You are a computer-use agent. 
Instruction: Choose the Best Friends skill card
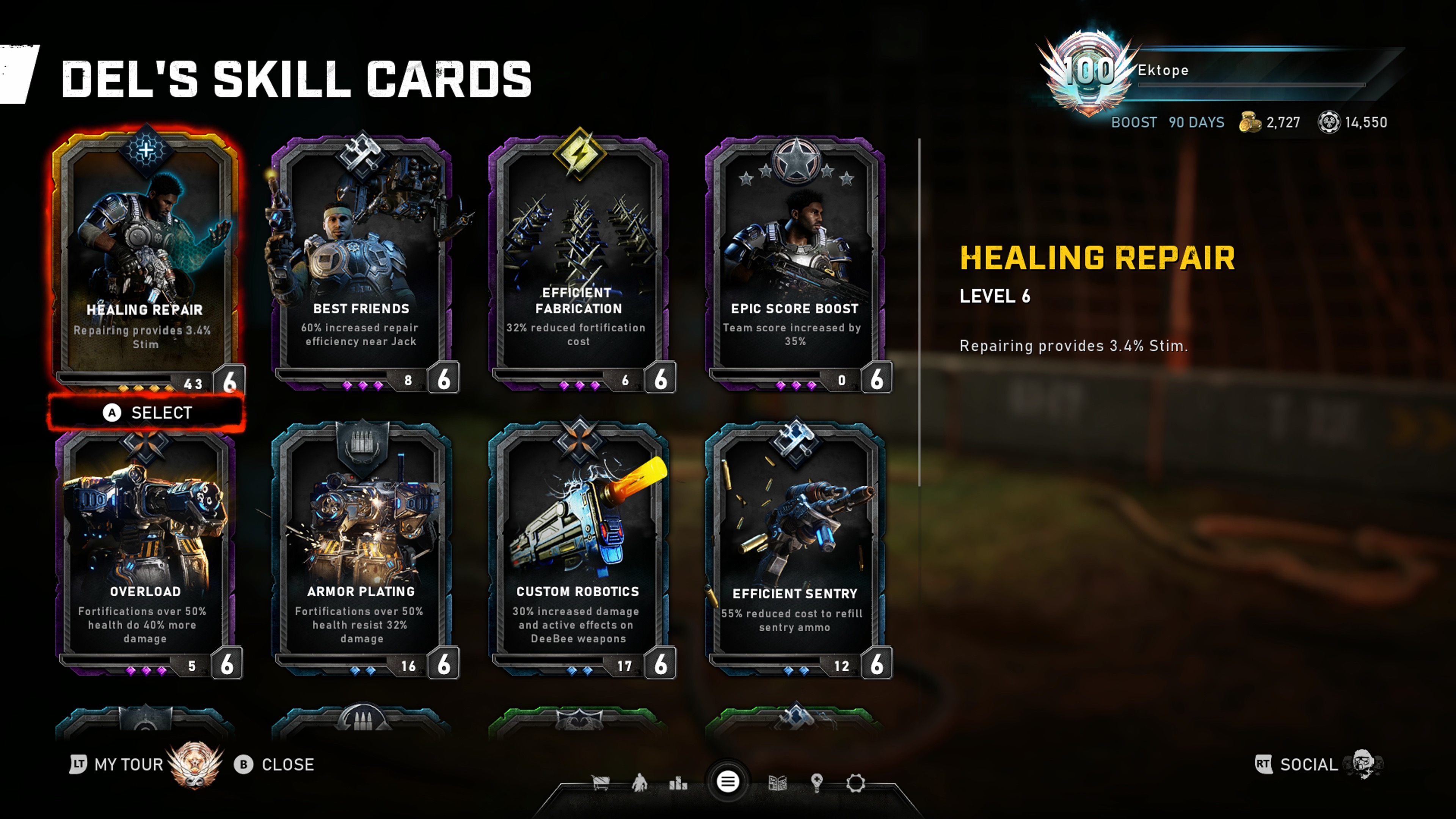coord(362,260)
